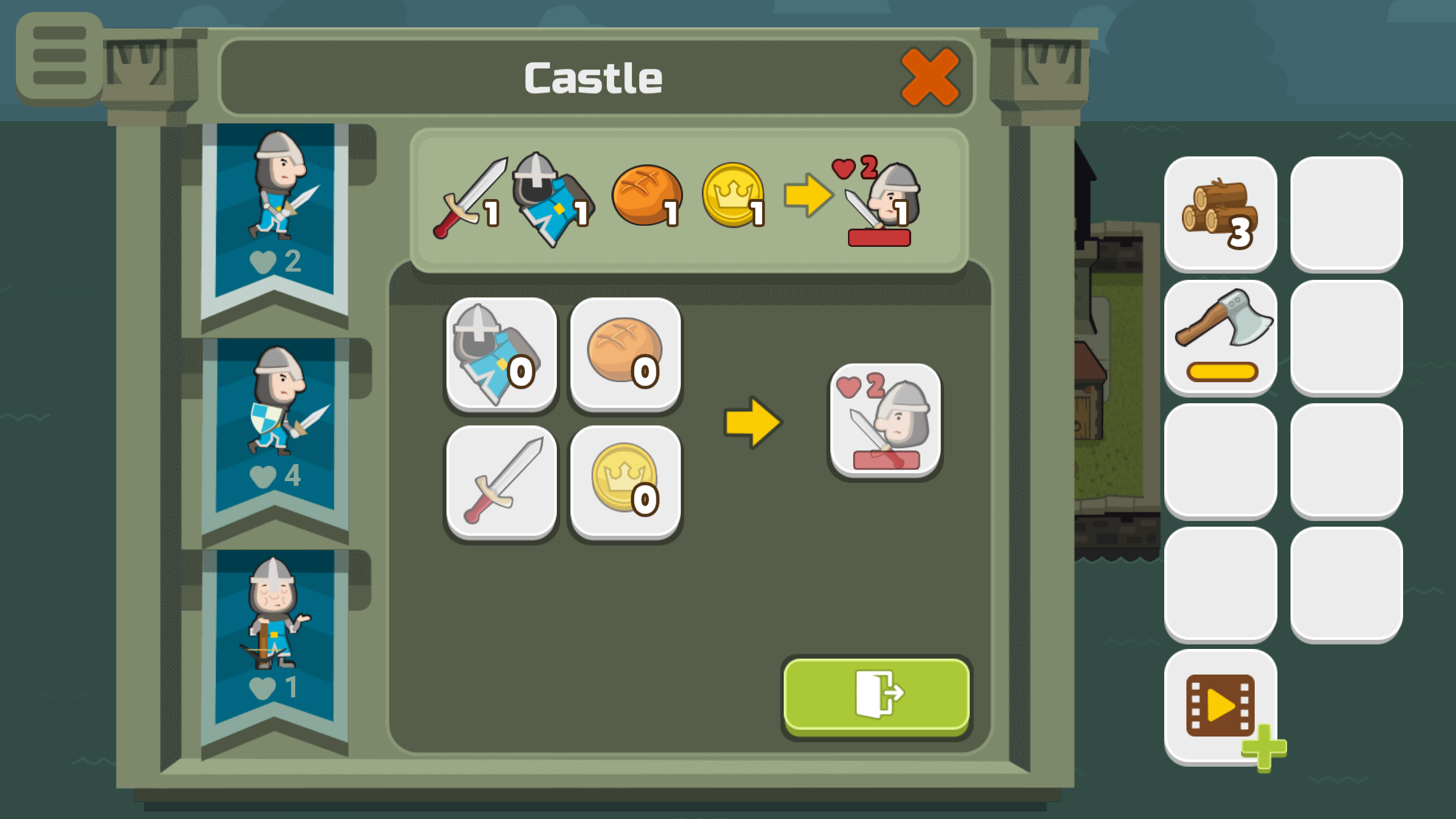Viewport: 1456px width, 819px height.
Task: Click the empty armor crafting slot
Action: tap(502, 353)
